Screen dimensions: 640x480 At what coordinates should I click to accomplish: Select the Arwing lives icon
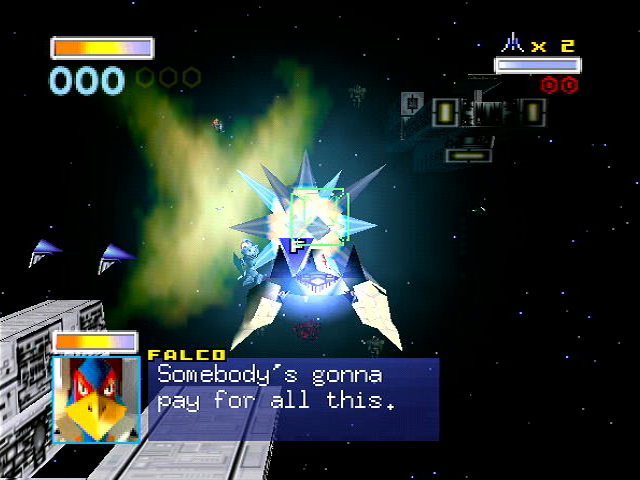pyautogui.click(x=513, y=43)
